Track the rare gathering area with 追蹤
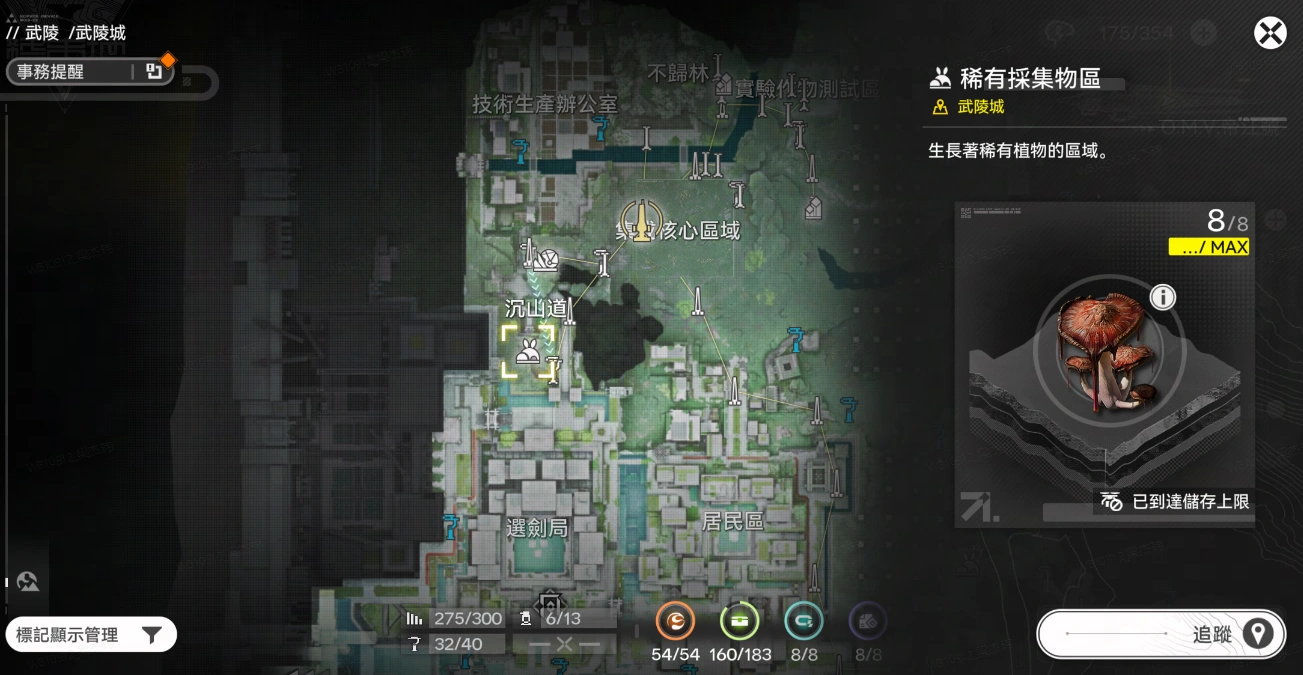Image resolution: width=1303 pixels, height=675 pixels. (1161, 634)
